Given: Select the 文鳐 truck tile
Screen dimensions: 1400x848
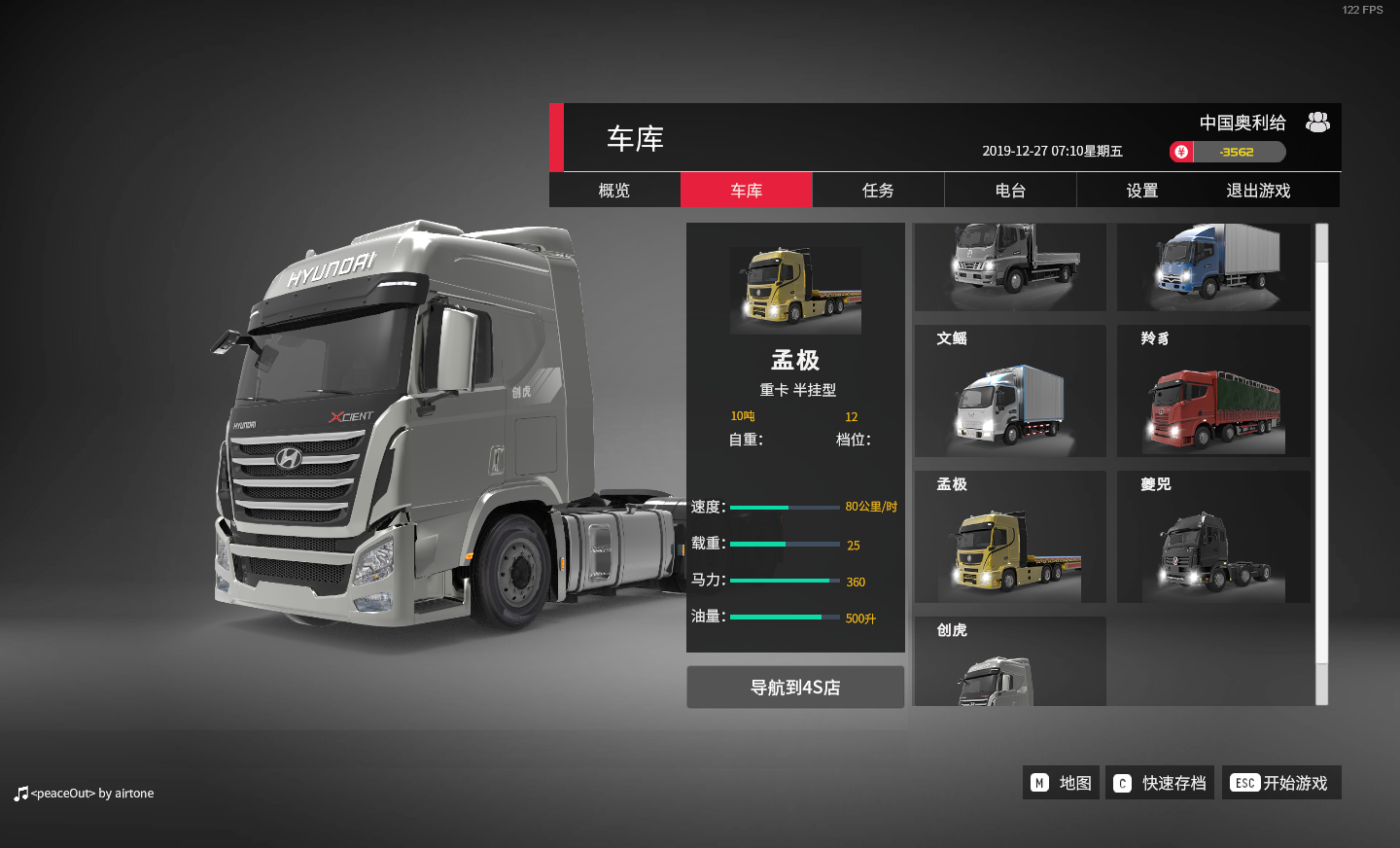Looking at the screenshot, I should tap(1010, 392).
